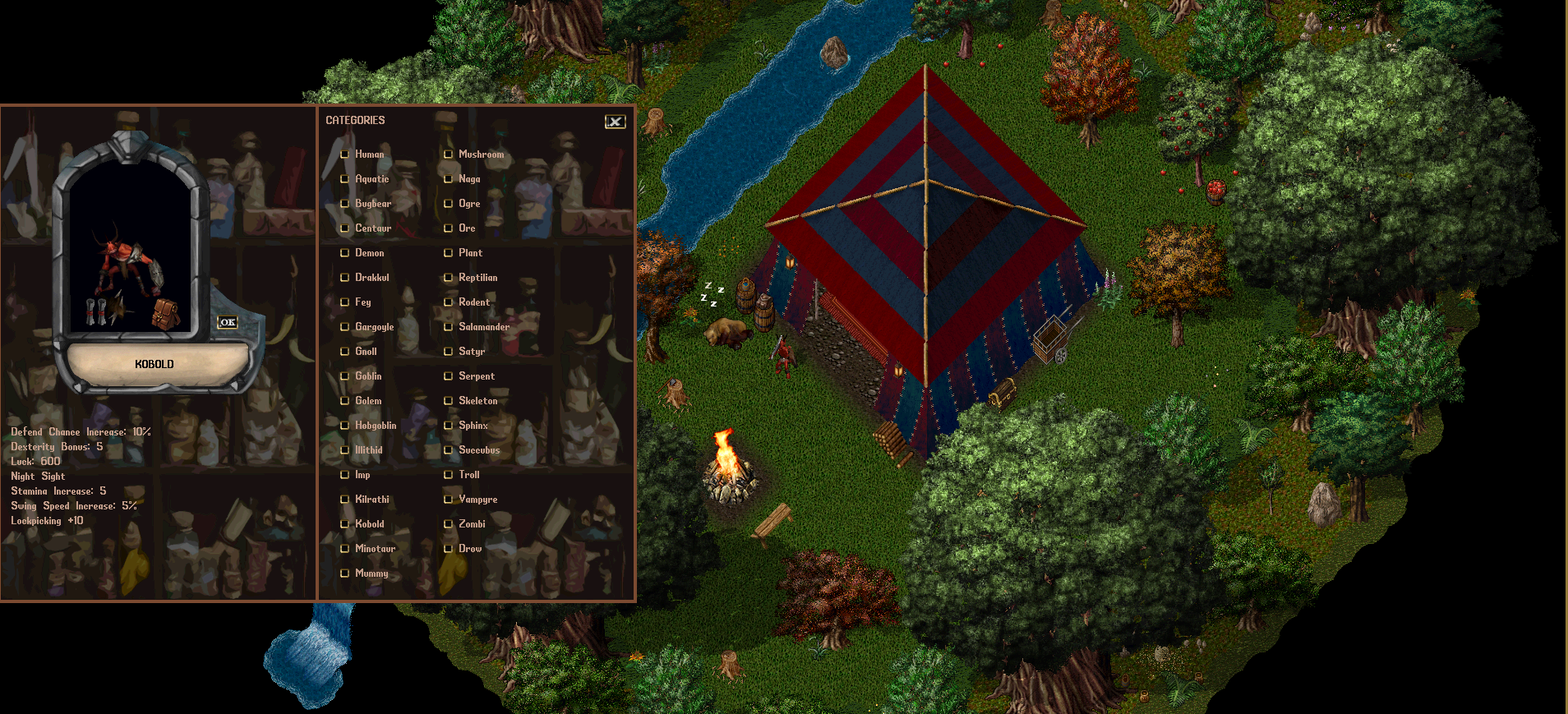
Task: Toggle the Troll category filter
Action: (448, 475)
